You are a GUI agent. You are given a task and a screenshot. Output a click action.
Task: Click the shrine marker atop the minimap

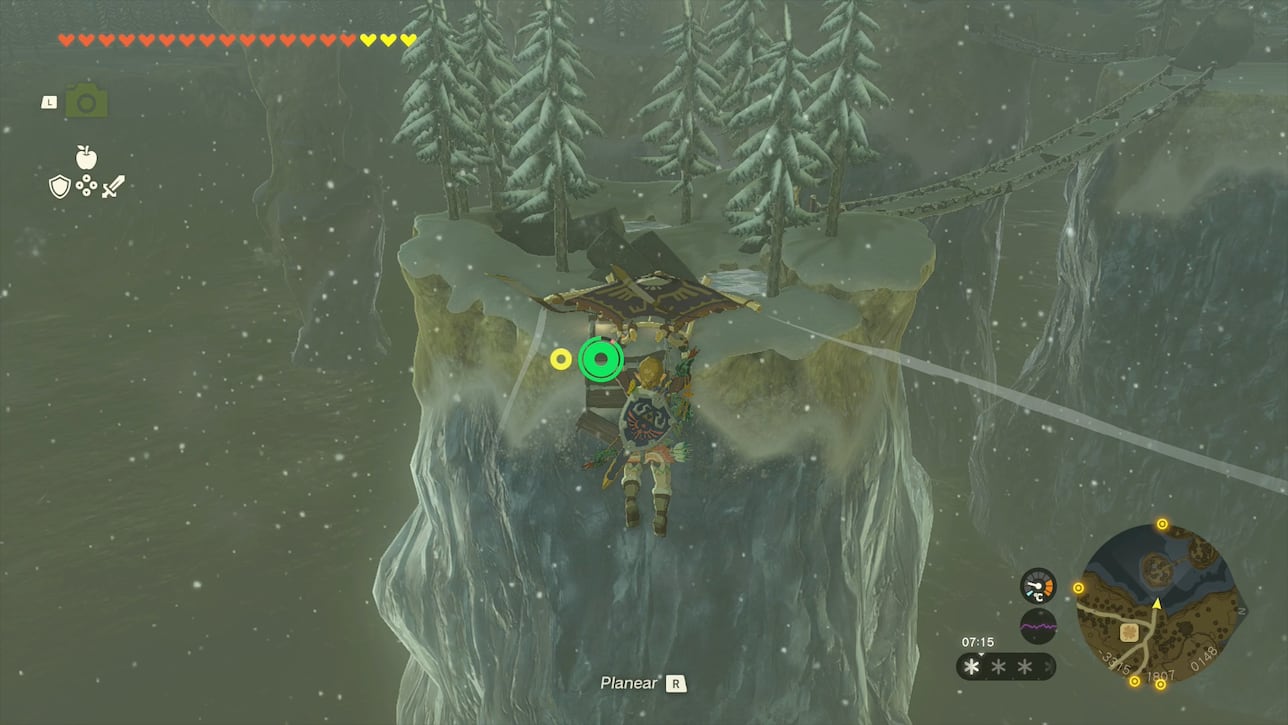(x=1161, y=524)
